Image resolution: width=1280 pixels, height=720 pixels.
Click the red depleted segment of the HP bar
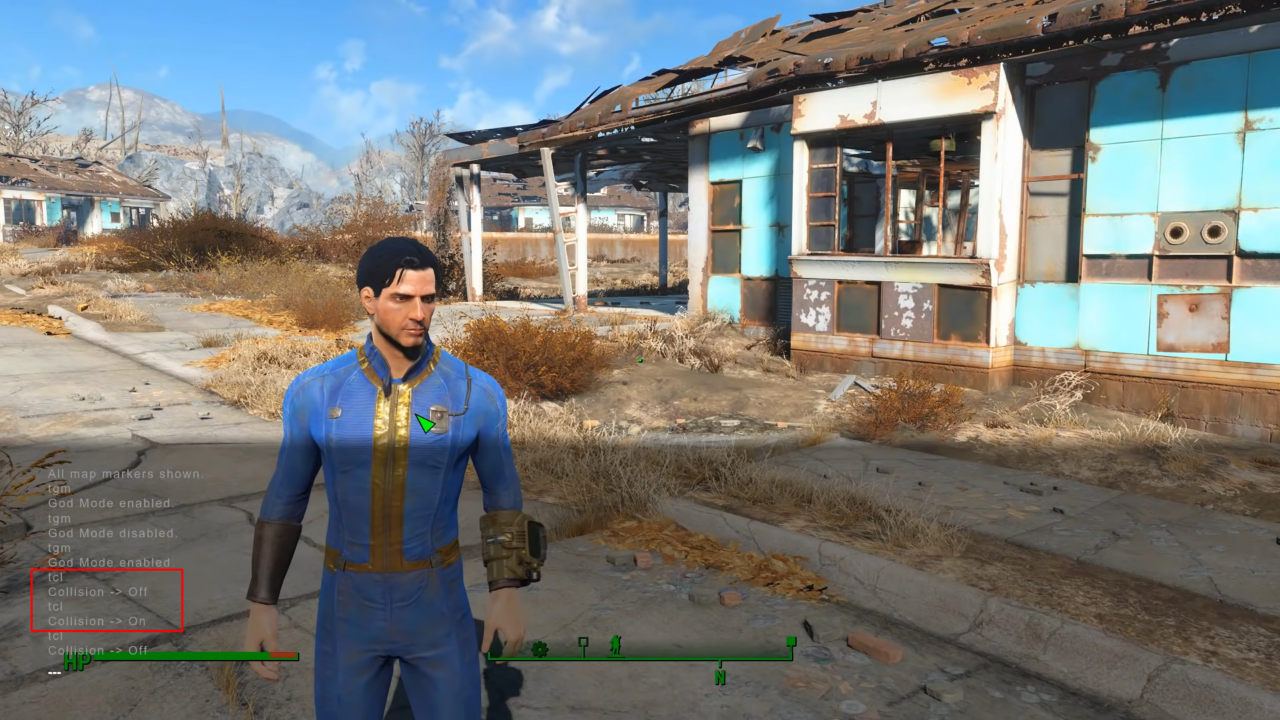pos(283,654)
